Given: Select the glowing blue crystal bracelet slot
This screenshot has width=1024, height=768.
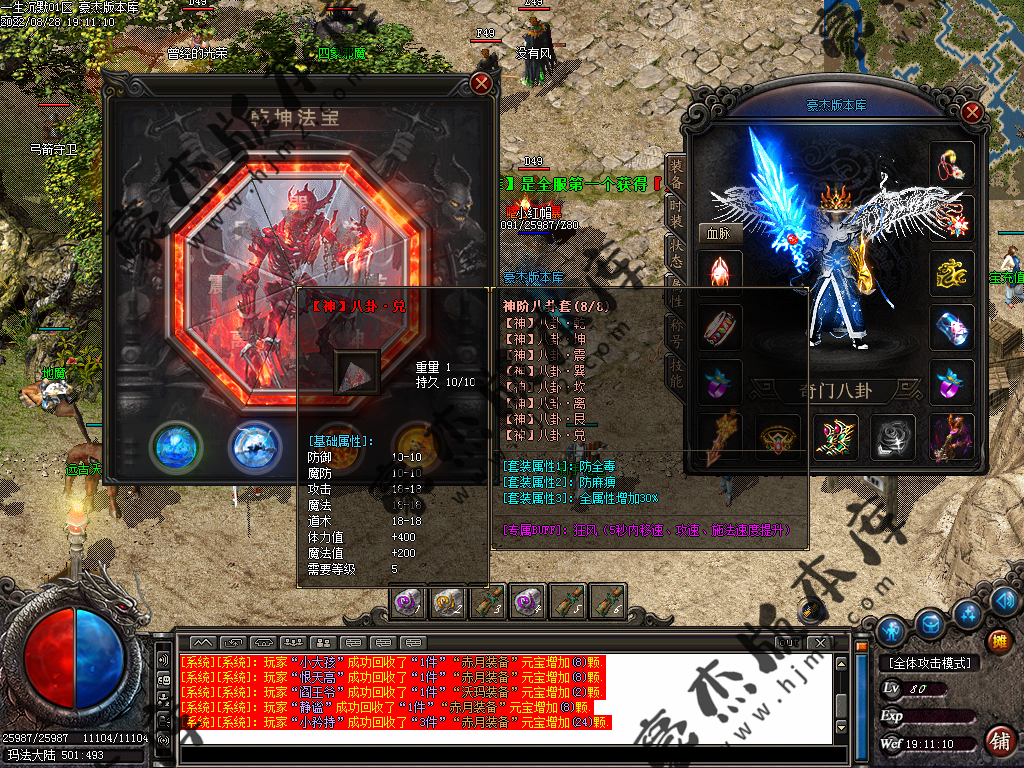Looking at the screenshot, I should click(x=952, y=327).
